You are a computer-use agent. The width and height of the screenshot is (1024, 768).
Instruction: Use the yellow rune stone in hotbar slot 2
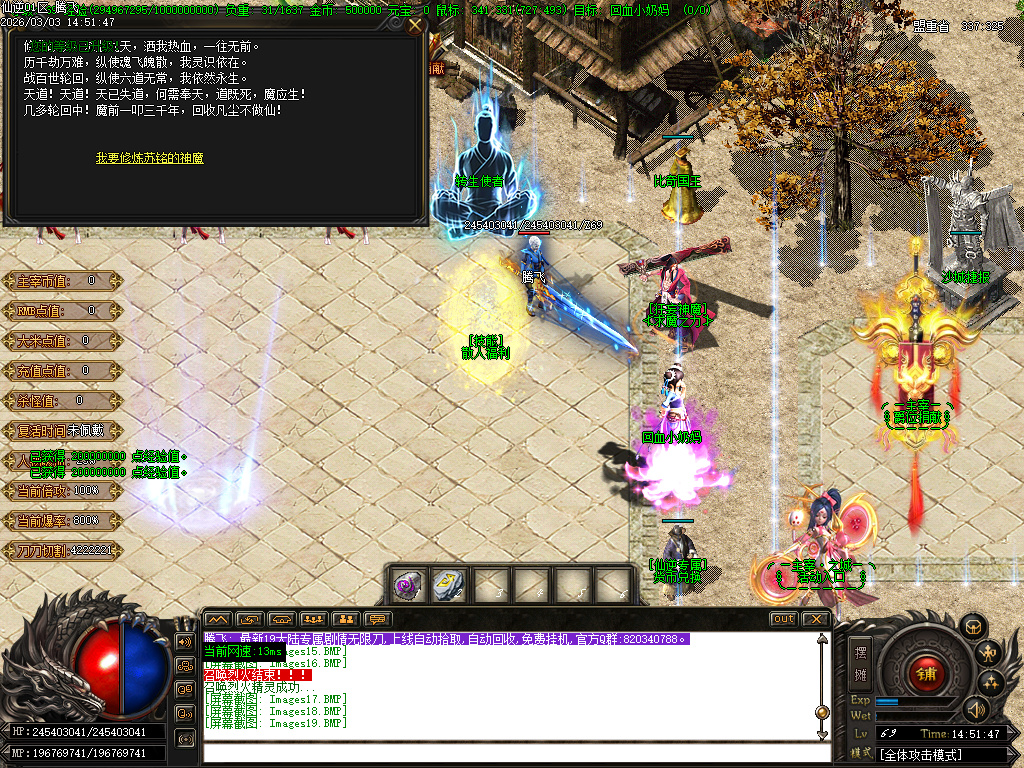[x=449, y=585]
